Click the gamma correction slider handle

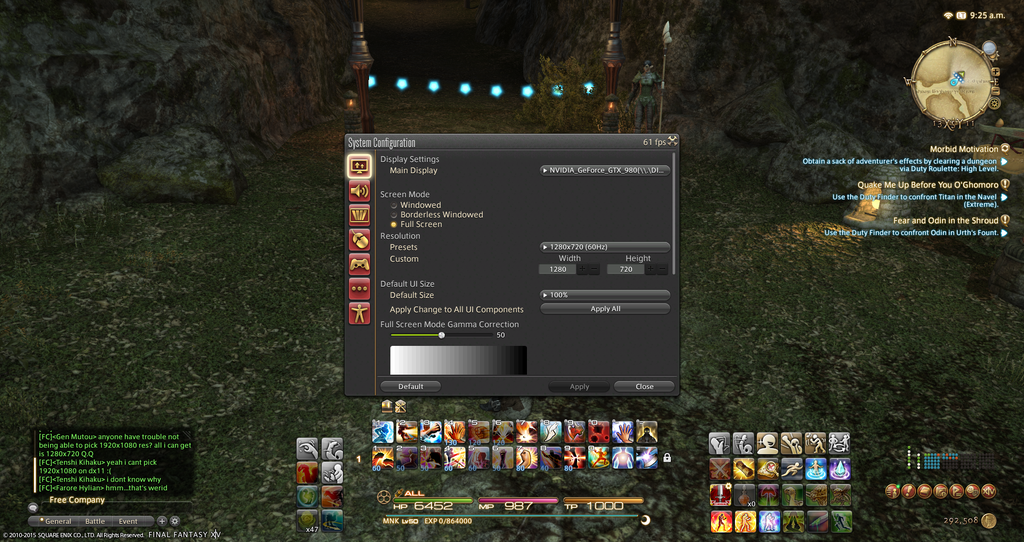441,335
